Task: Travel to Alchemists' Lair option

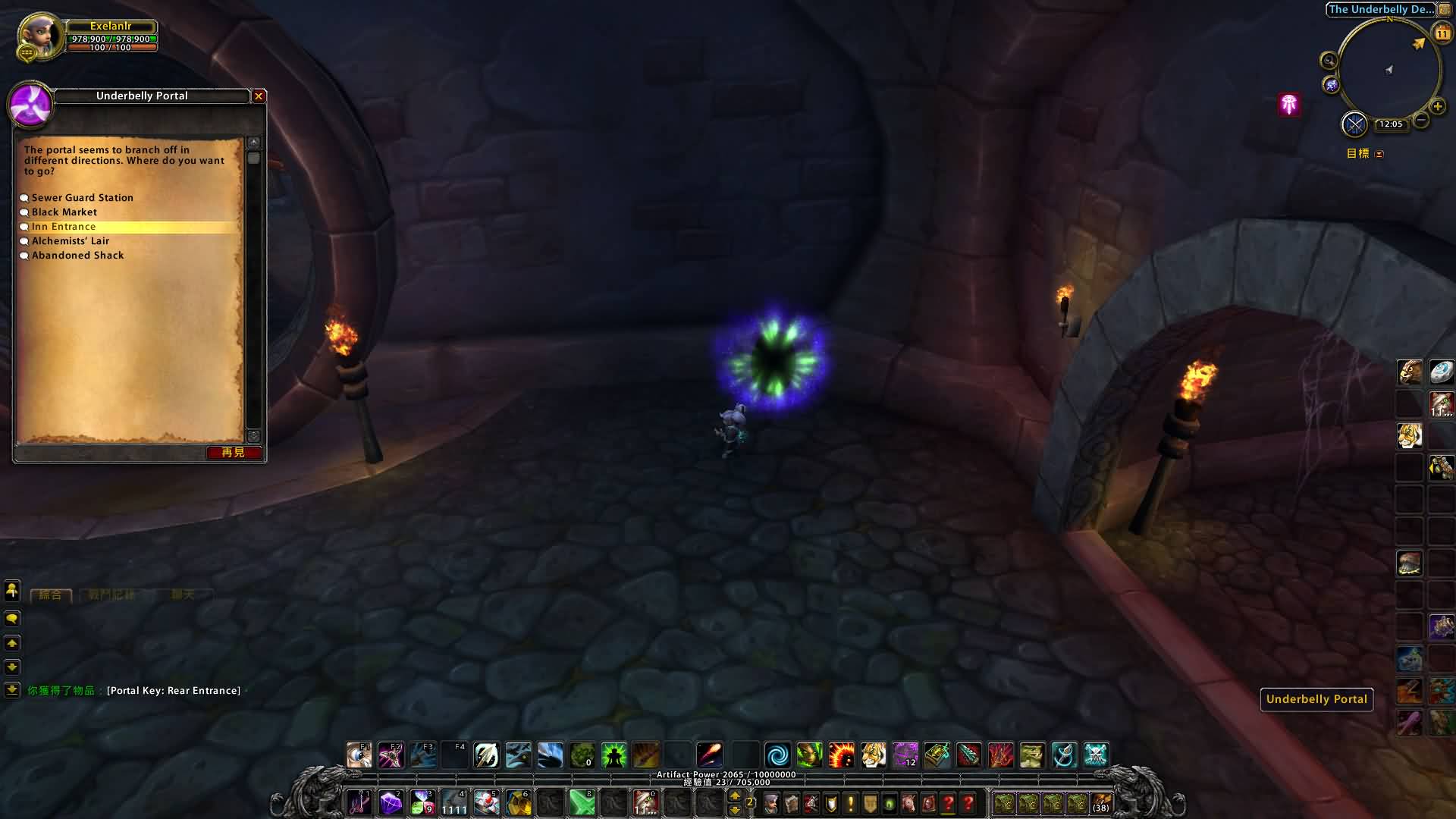Action: tap(71, 241)
